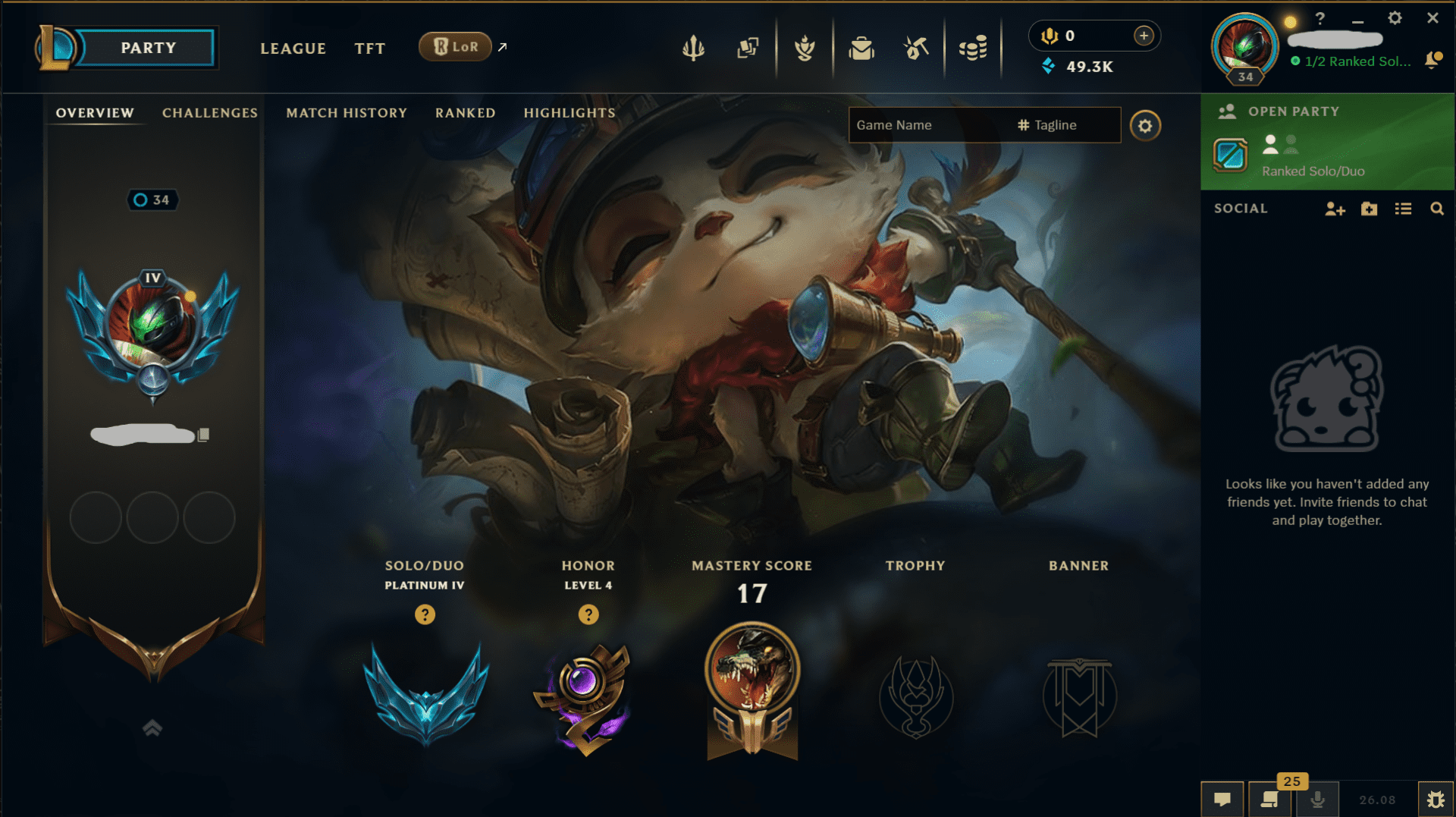The width and height of the screenshot is (1456, 817).
Task: Toggle the friends list view icon
Action: 1403,209
